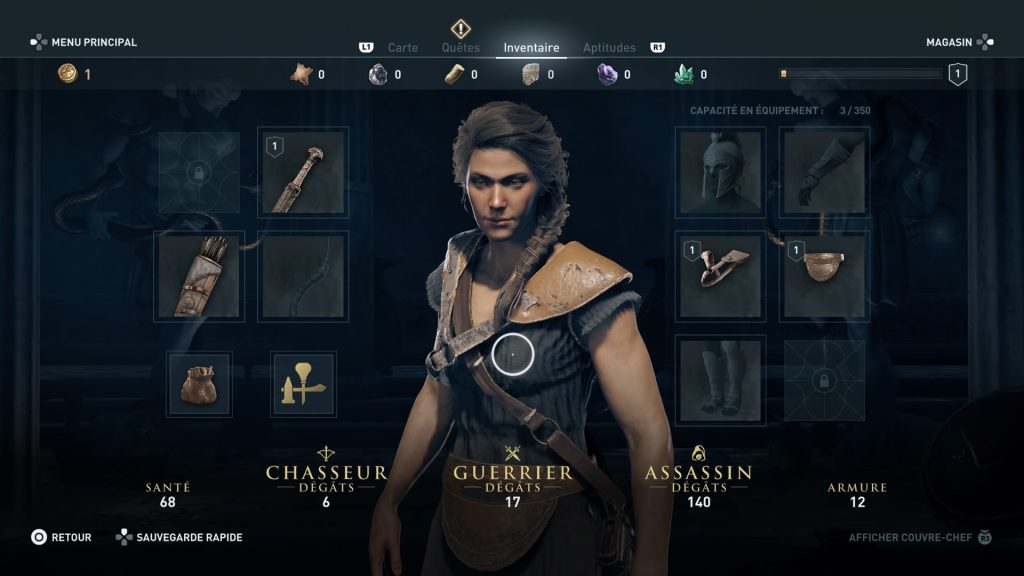This screenshot has height=576, width=1024.
Task: Select the helmet armor slot
Action: tap(721, 171)
